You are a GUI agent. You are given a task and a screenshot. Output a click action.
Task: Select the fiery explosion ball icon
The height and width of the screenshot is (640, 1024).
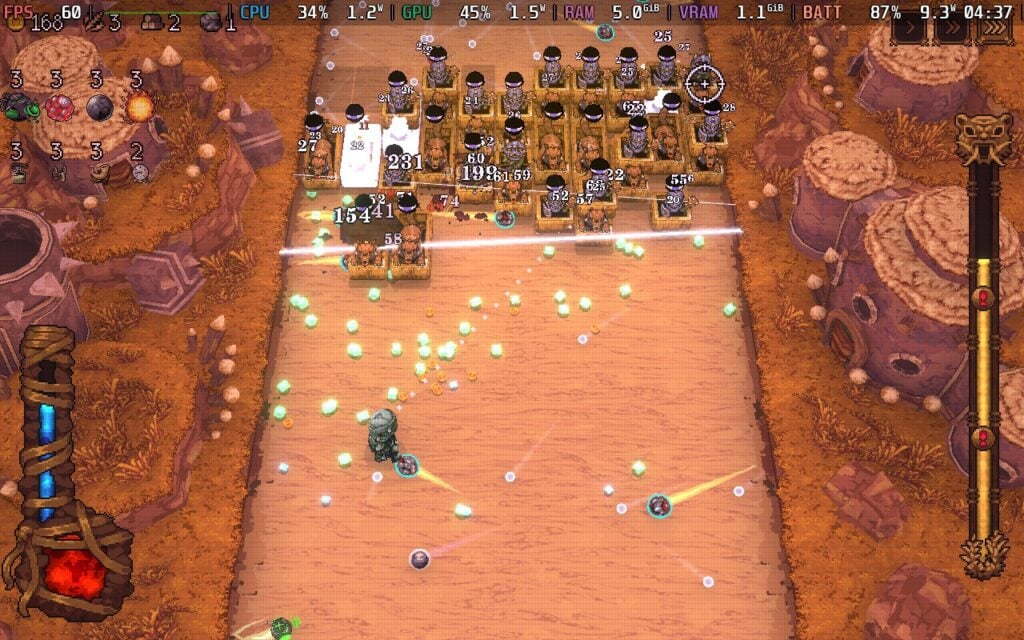click(139, 106)
